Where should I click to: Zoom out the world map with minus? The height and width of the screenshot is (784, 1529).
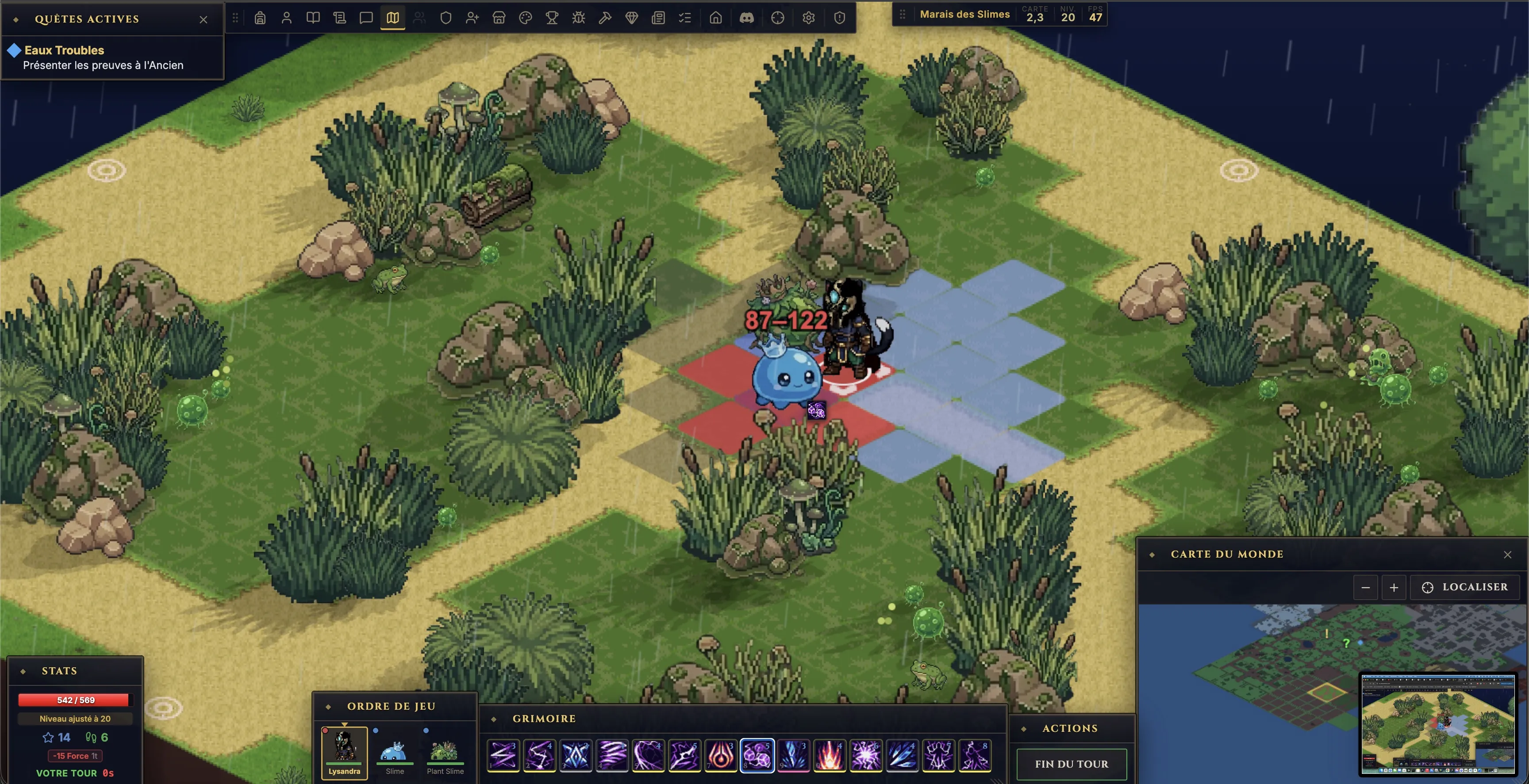tap(1365, 588)
